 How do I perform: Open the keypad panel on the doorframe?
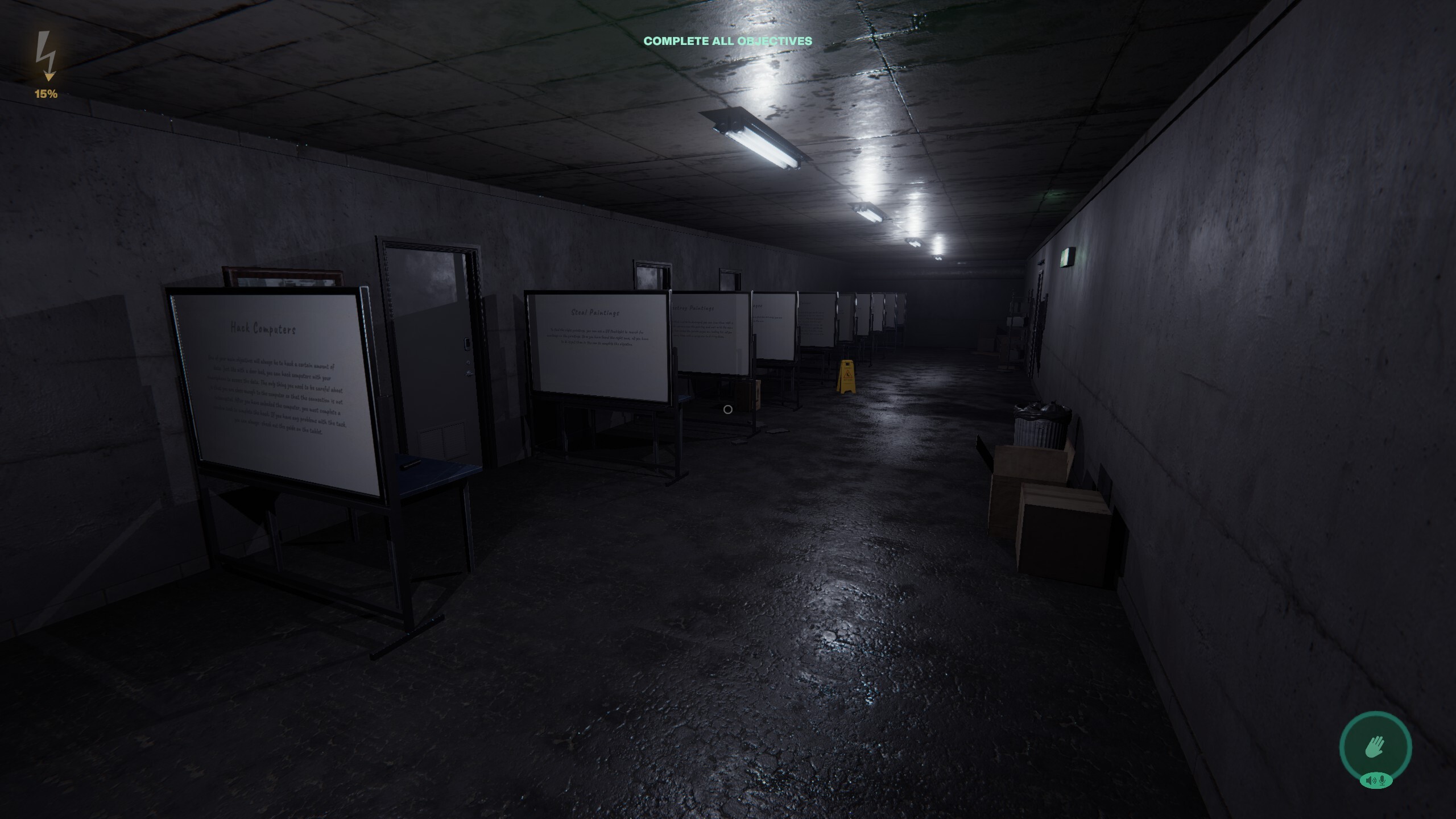point(467,344)
